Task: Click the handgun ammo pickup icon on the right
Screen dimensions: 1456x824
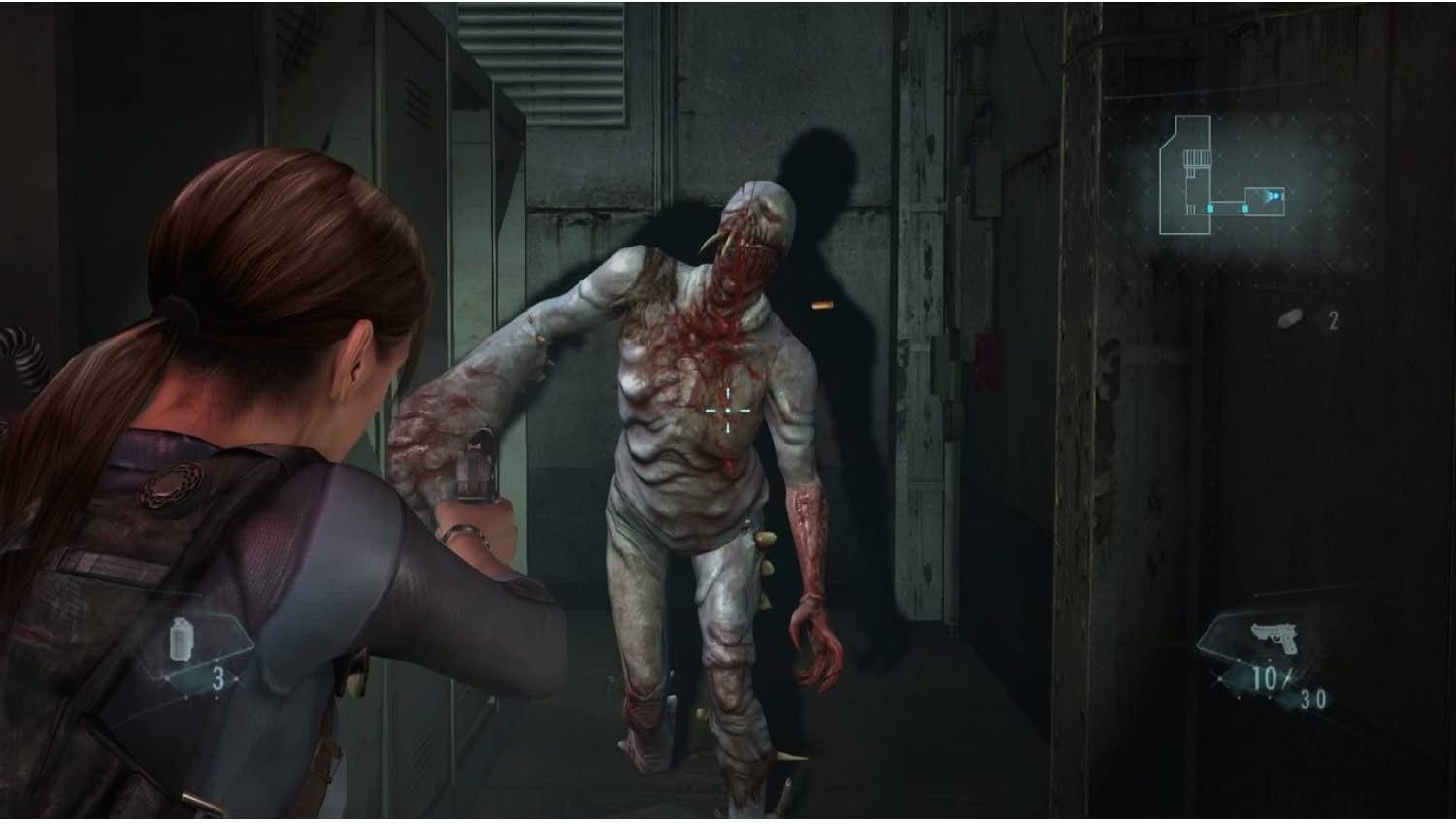Action: click(1291, 316)
